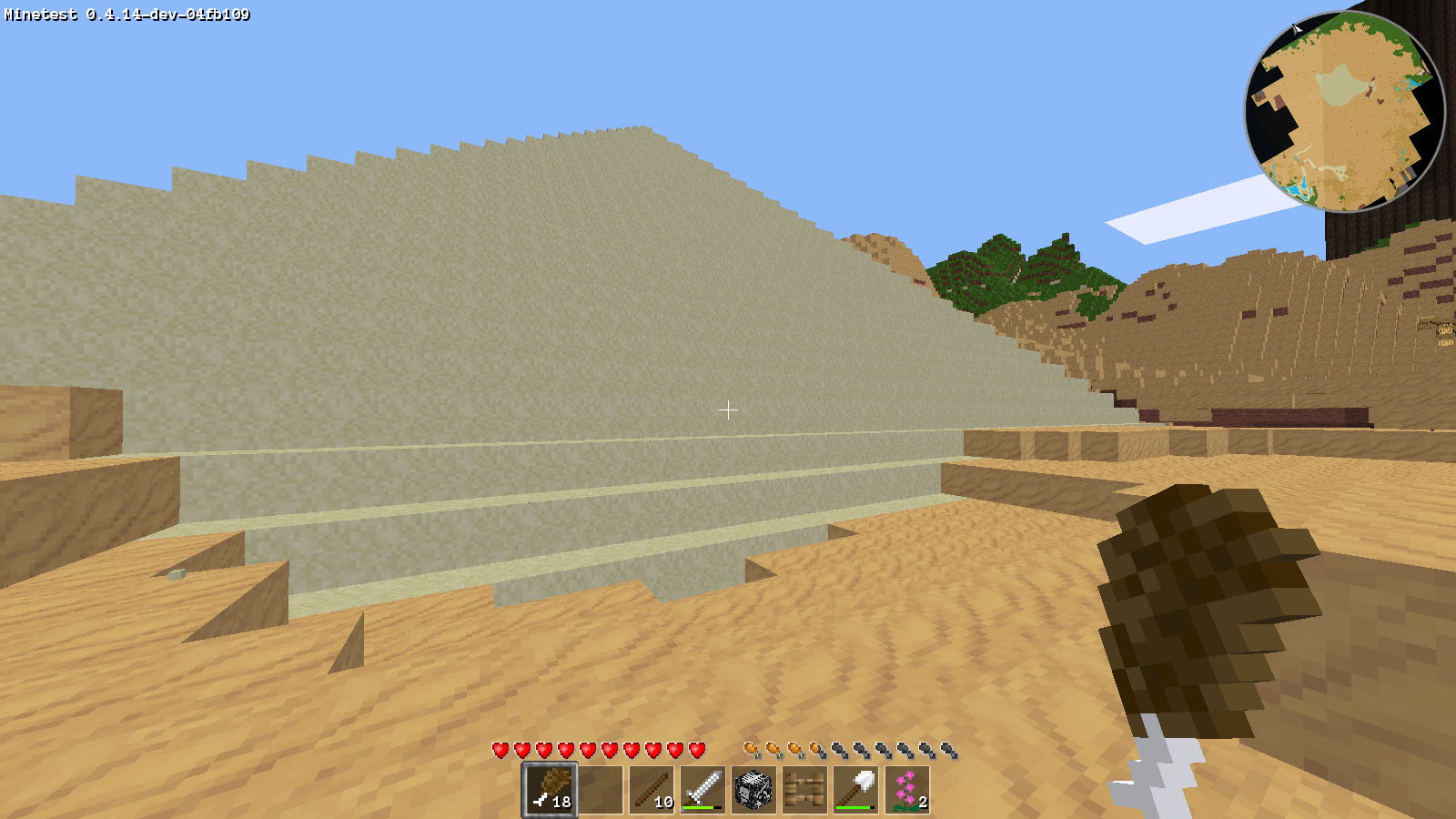Click the first chicken-leg hunger icon
The image size is (1456, 819).
click(x=751, y=748)
